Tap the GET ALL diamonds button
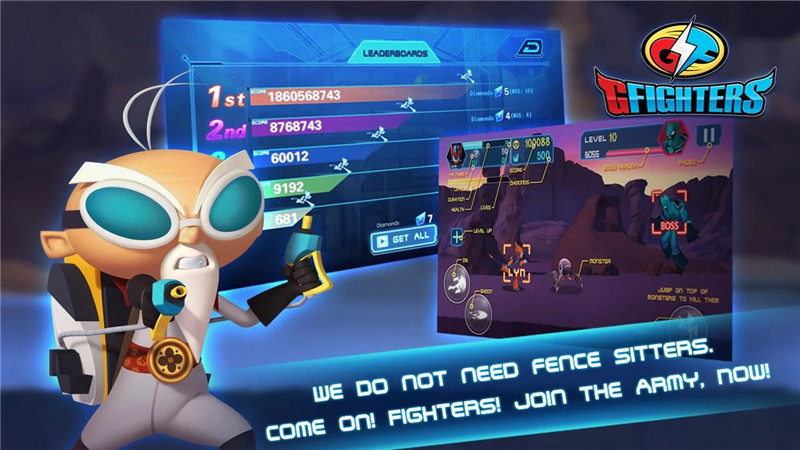800x450 pixels. pyautogui.click(x=403, y=238)
